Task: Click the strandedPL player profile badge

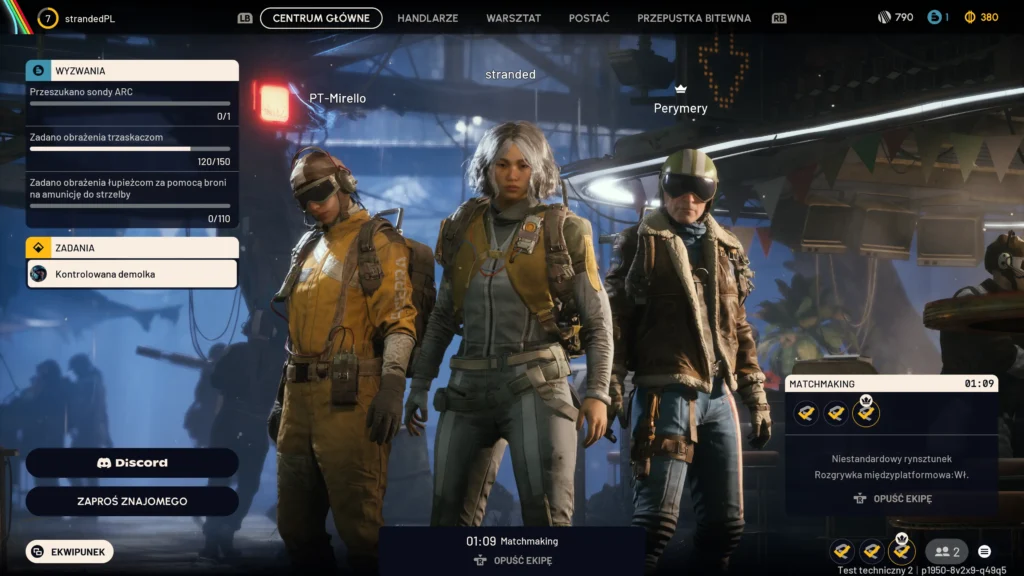Action: pos(78,18)
